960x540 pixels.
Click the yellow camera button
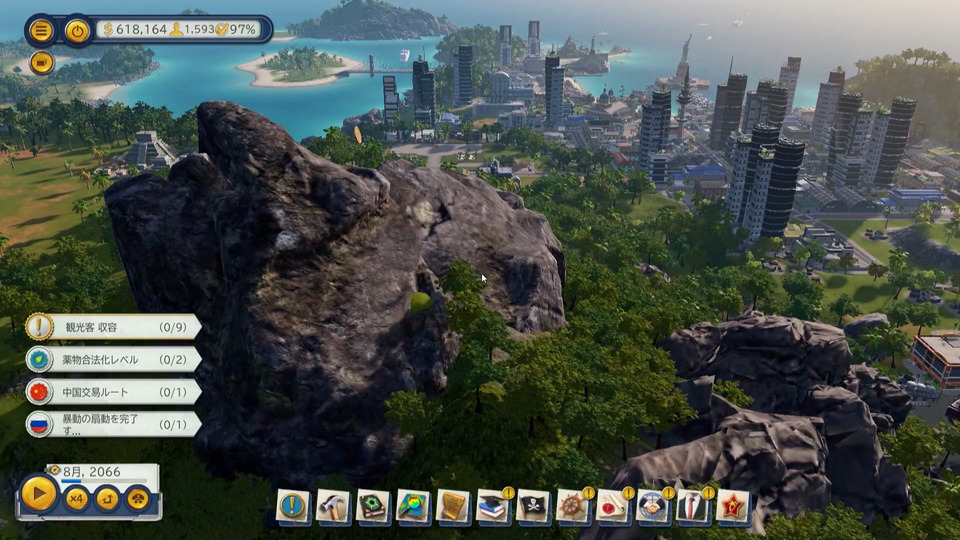(41, 62)
